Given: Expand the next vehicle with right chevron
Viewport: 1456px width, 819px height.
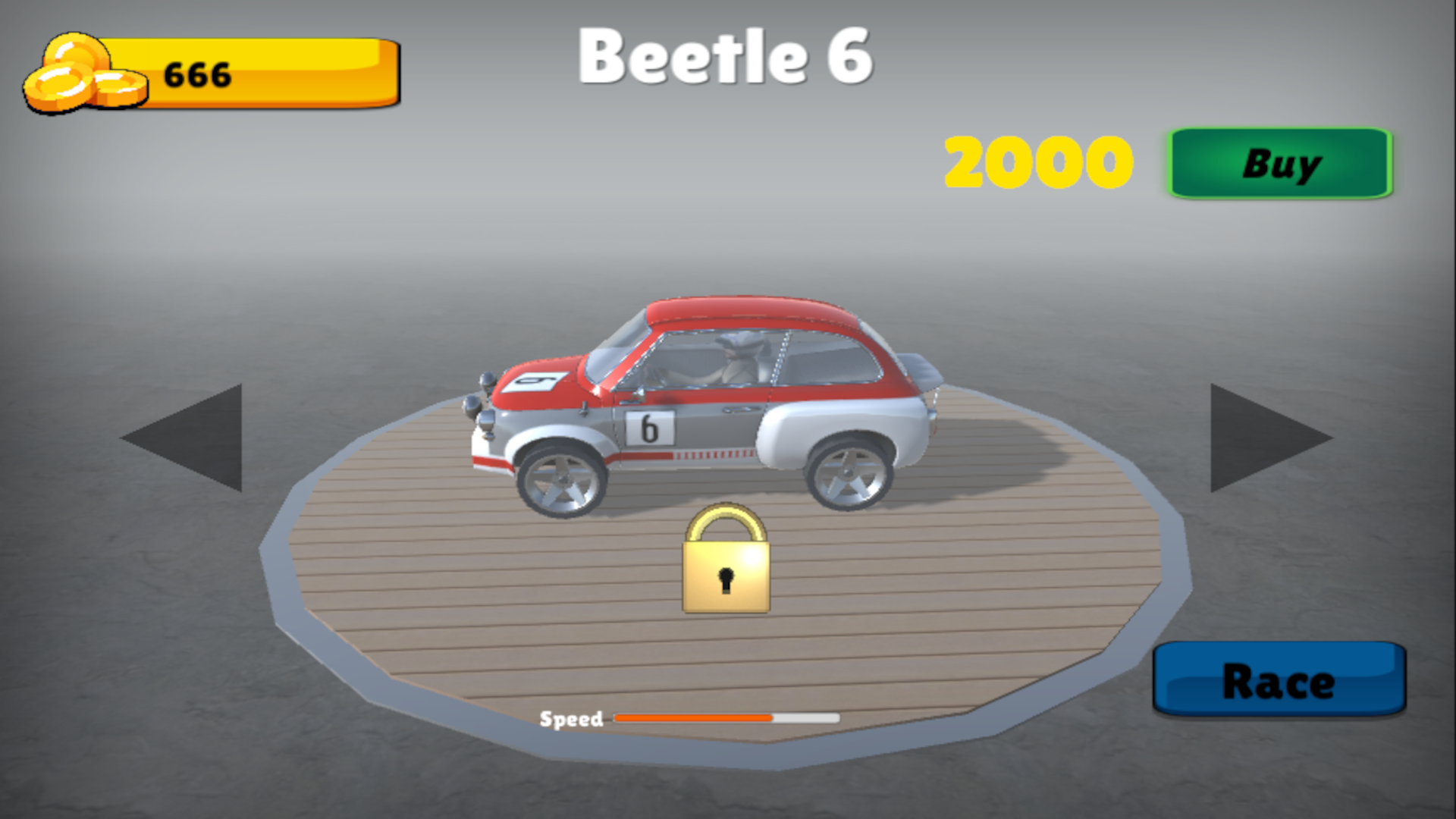Looking at the screenshot, I should coord(1262,436).
